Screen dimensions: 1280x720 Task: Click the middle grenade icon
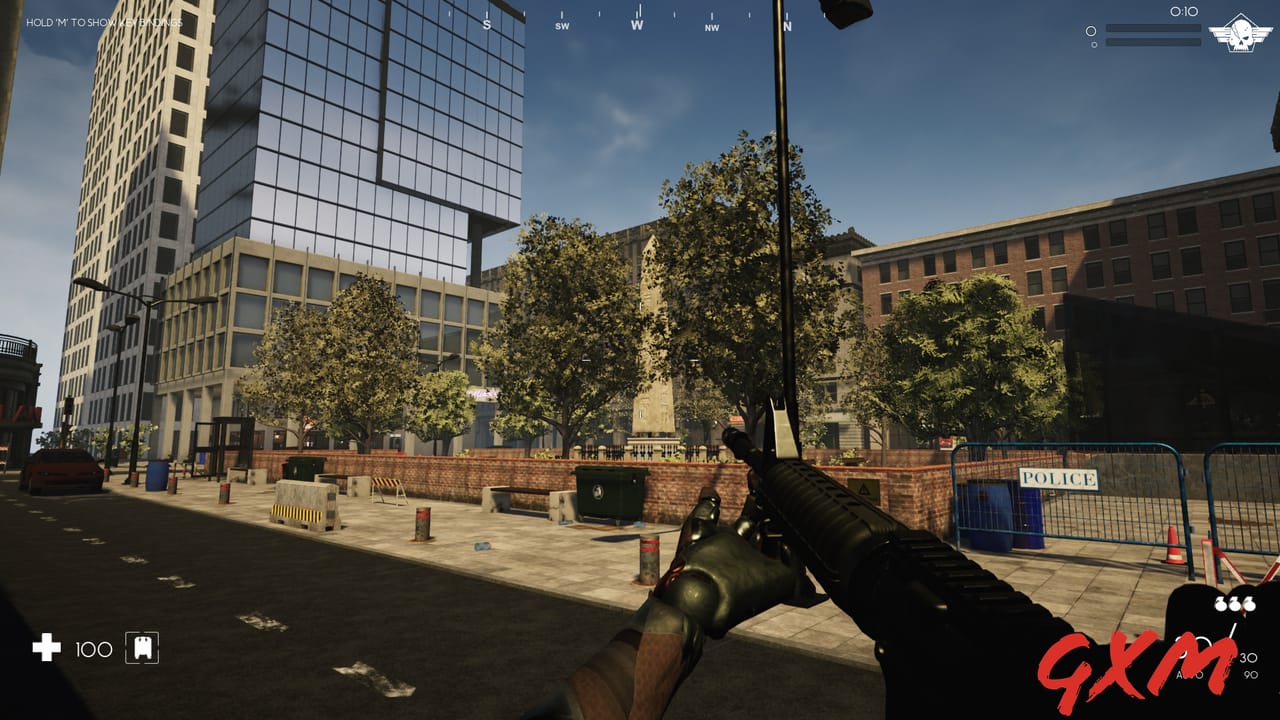pos(1236,603)
